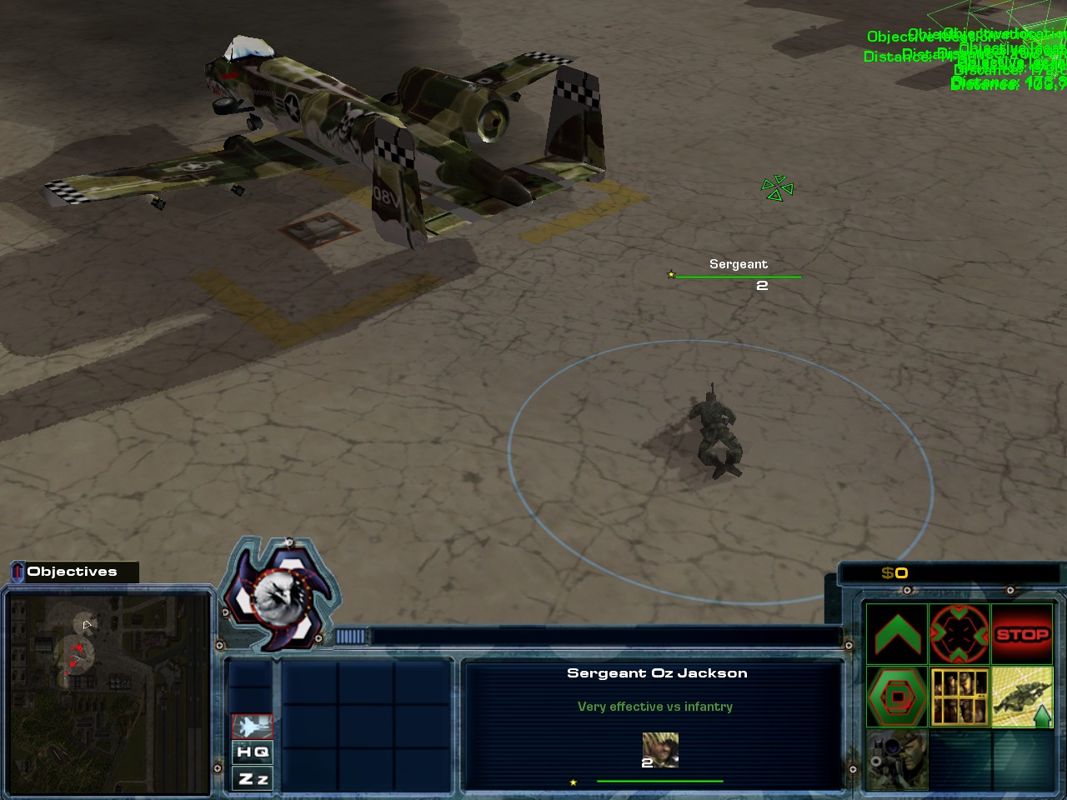Image resolution: width=1067 pixels, height=800 pixels.
Task: Issue the STOP command
Action: tap(1022, 634)
